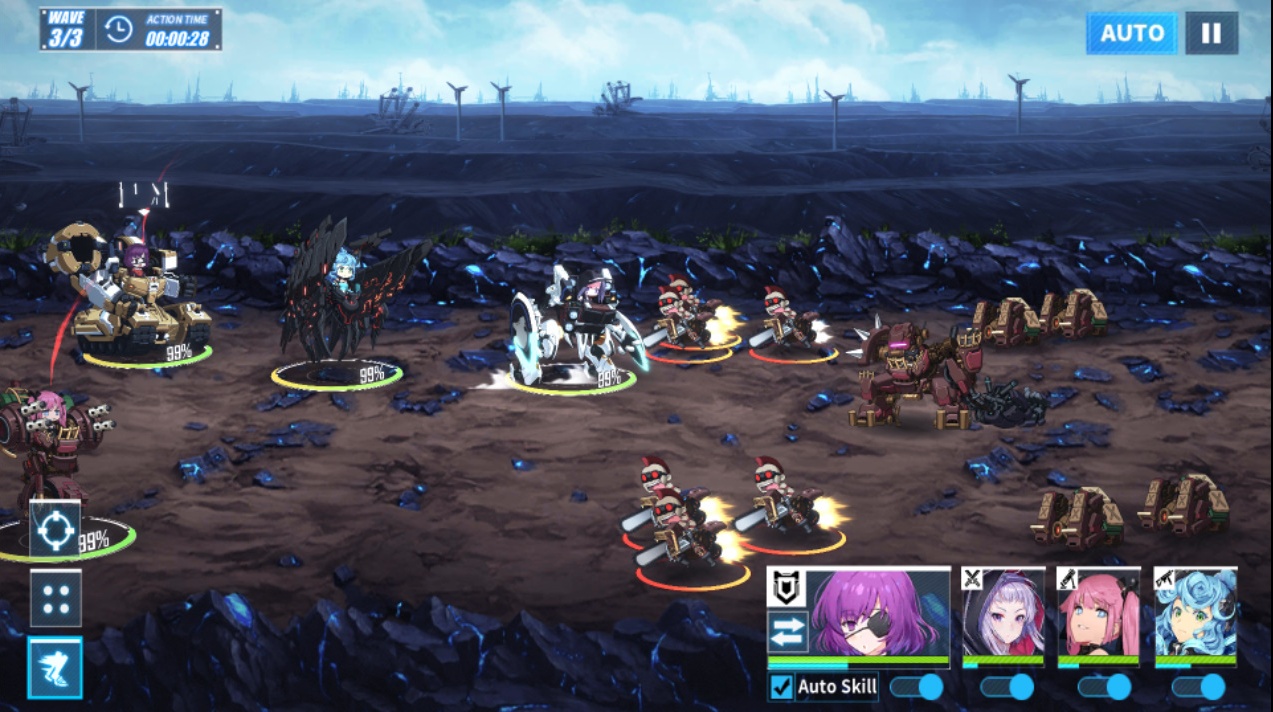
Task: Uncheck the Auto Skill checkbox
Action: click(782, 687)
